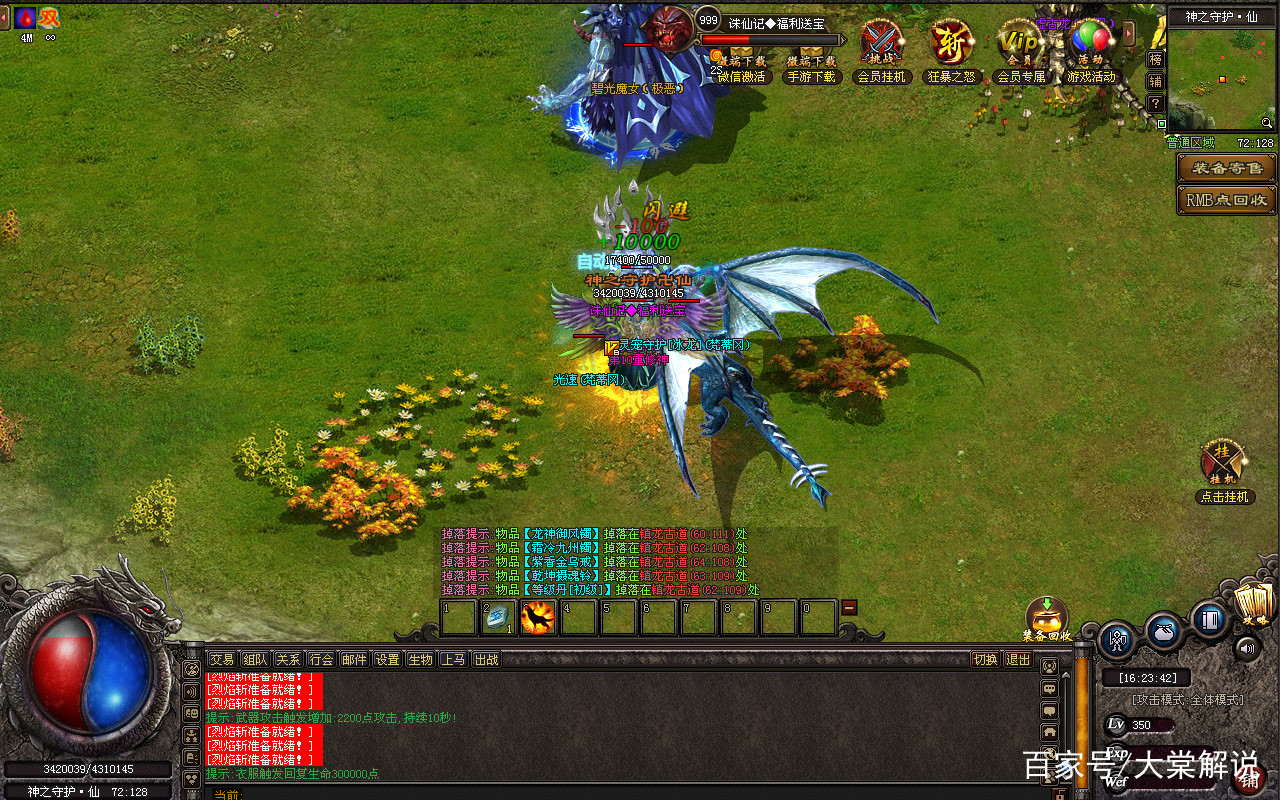
Task: Open the 设置 settings menu
Action: point(387,659)
